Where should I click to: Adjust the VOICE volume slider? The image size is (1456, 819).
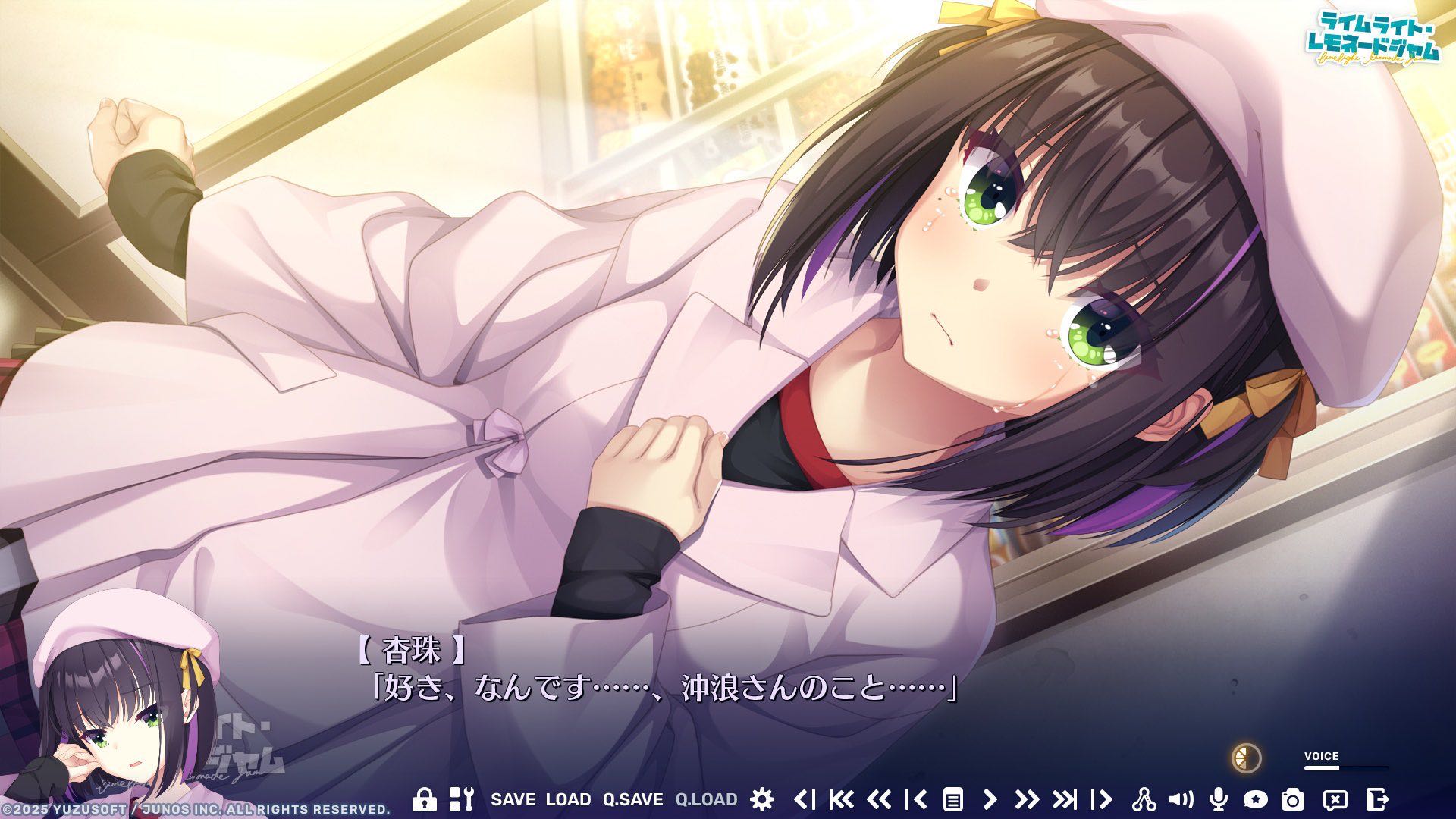(1345, 768)
